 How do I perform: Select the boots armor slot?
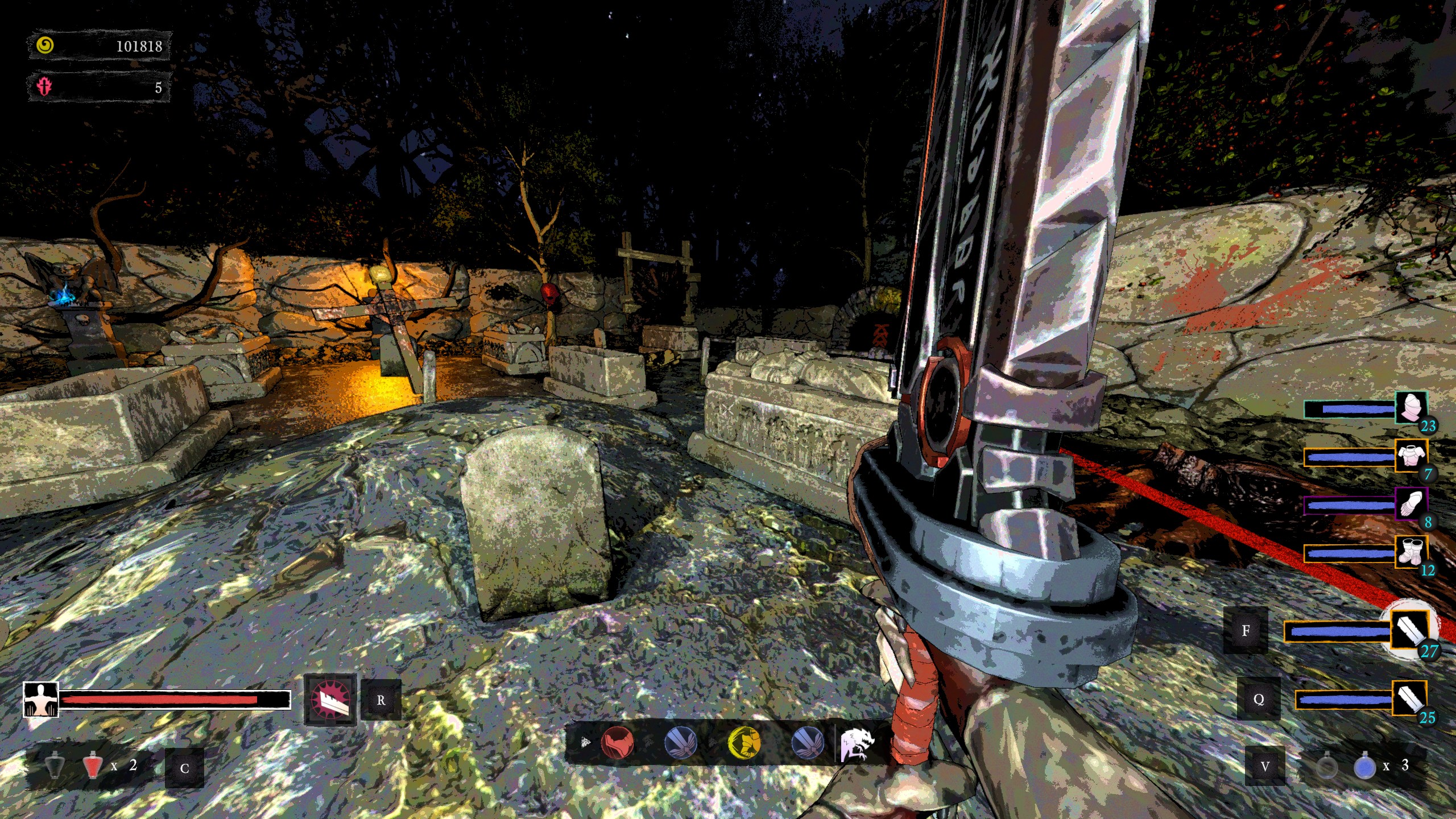click(x=1410, y=552)
